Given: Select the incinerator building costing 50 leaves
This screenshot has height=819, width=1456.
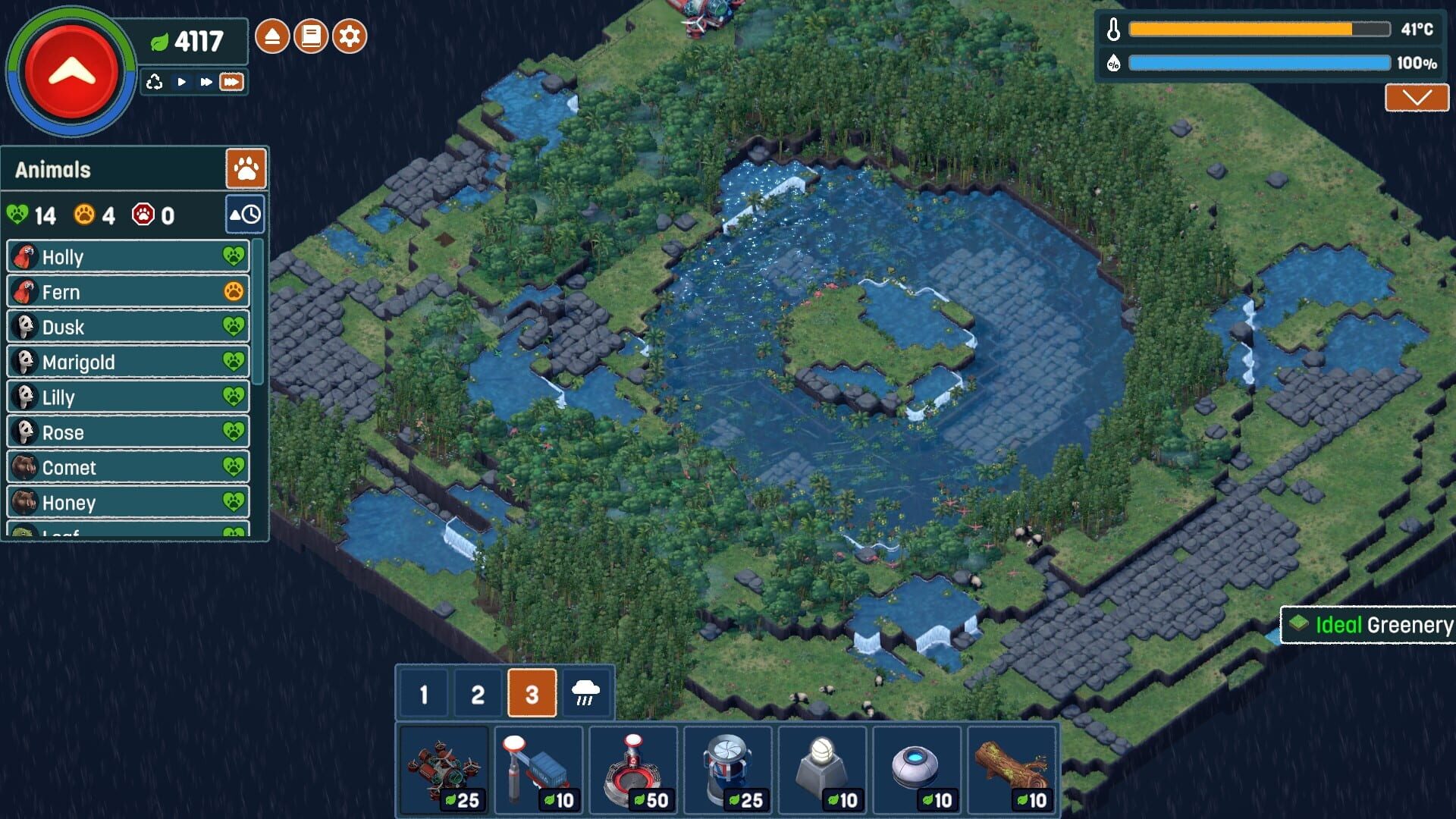Looking at the screenshot, I should [x=634, y=767].
